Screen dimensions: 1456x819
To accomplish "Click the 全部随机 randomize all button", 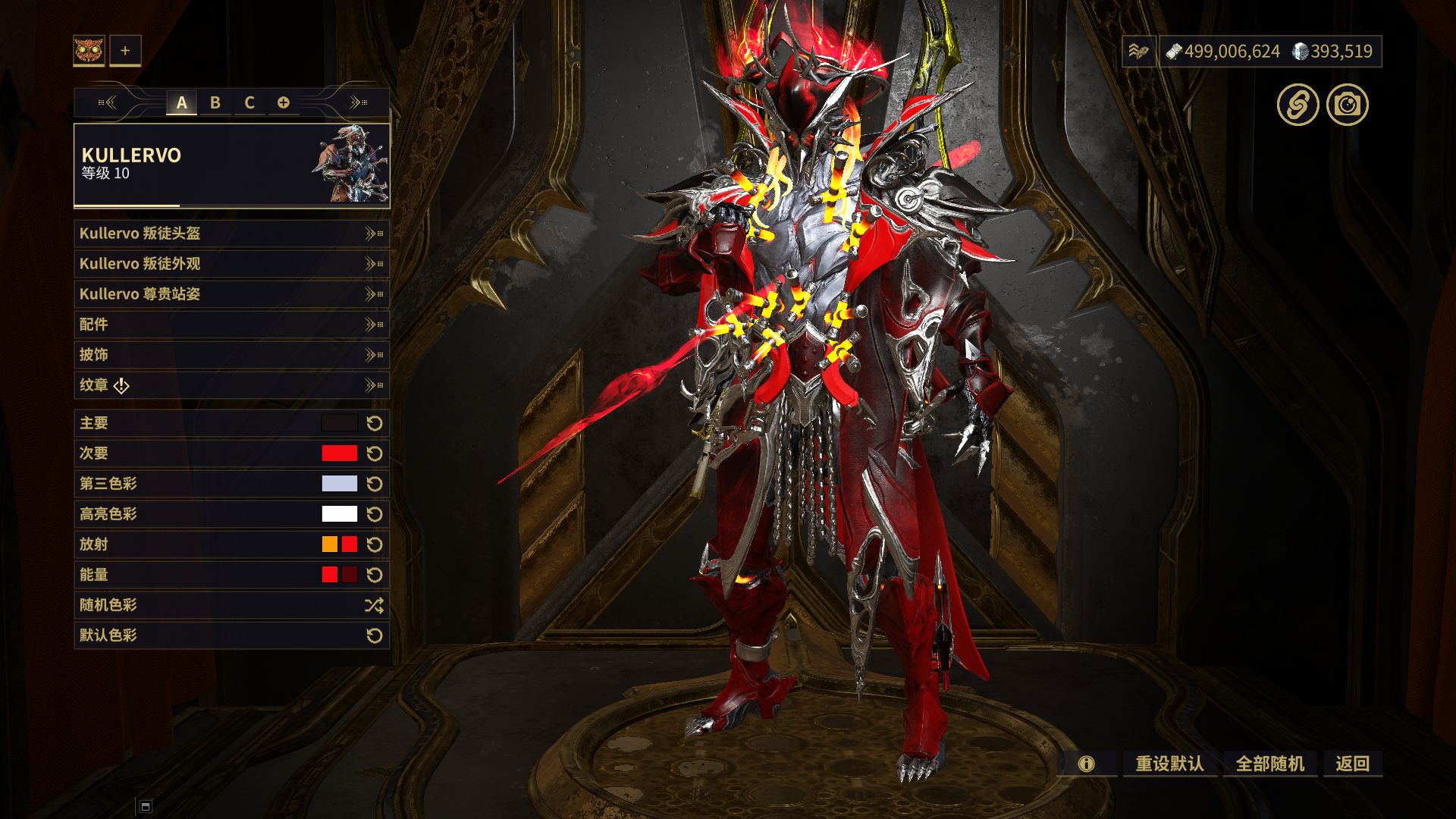I will point(1270,764).
